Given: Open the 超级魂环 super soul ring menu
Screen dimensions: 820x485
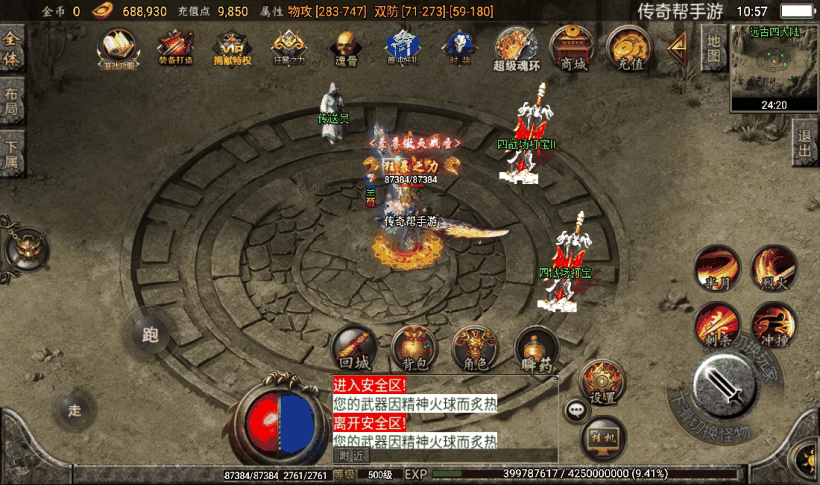Looking at the screenshot, I should [516, 47].
